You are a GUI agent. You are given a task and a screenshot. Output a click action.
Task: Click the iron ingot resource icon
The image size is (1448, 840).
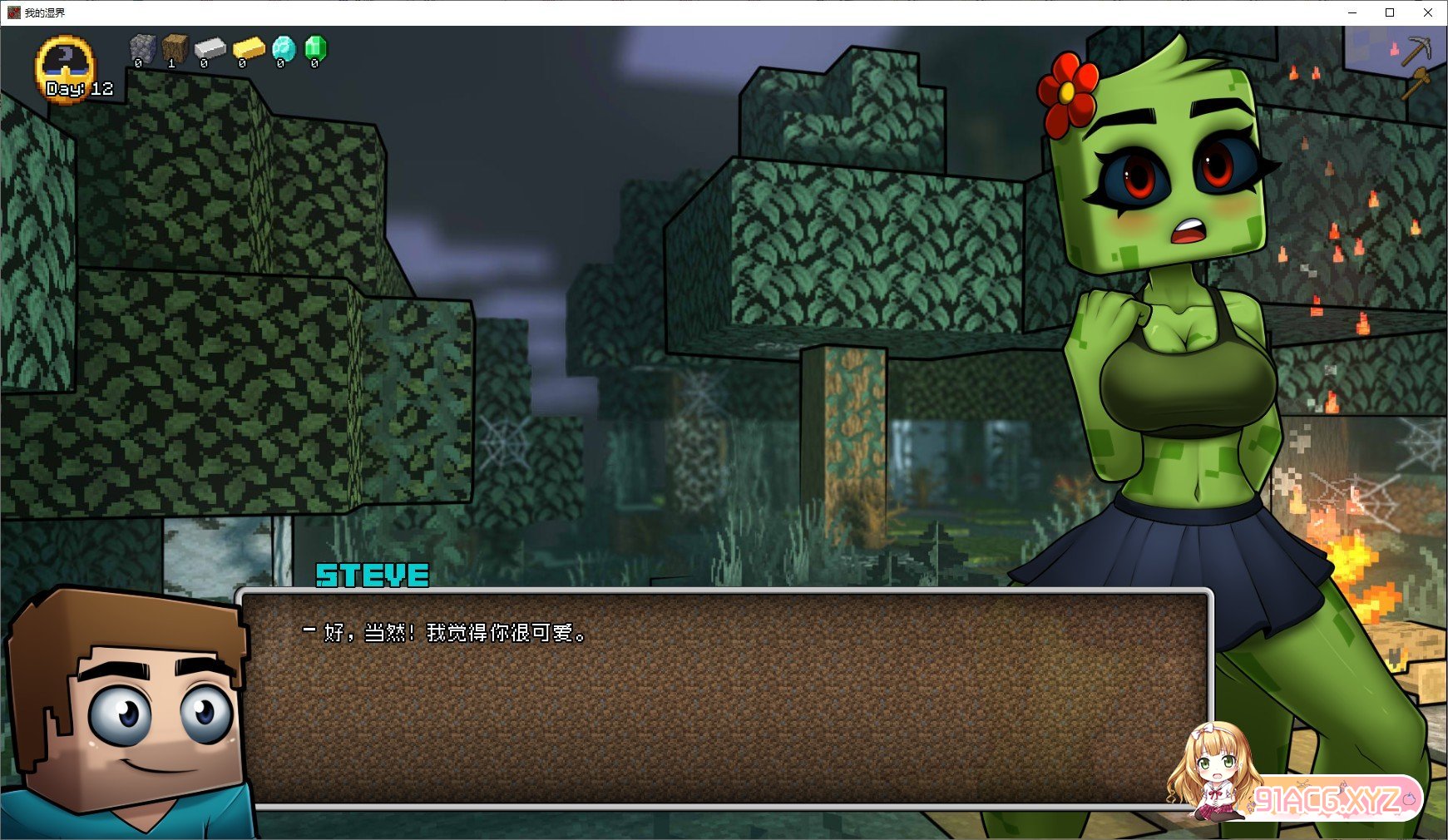[210, 49]
